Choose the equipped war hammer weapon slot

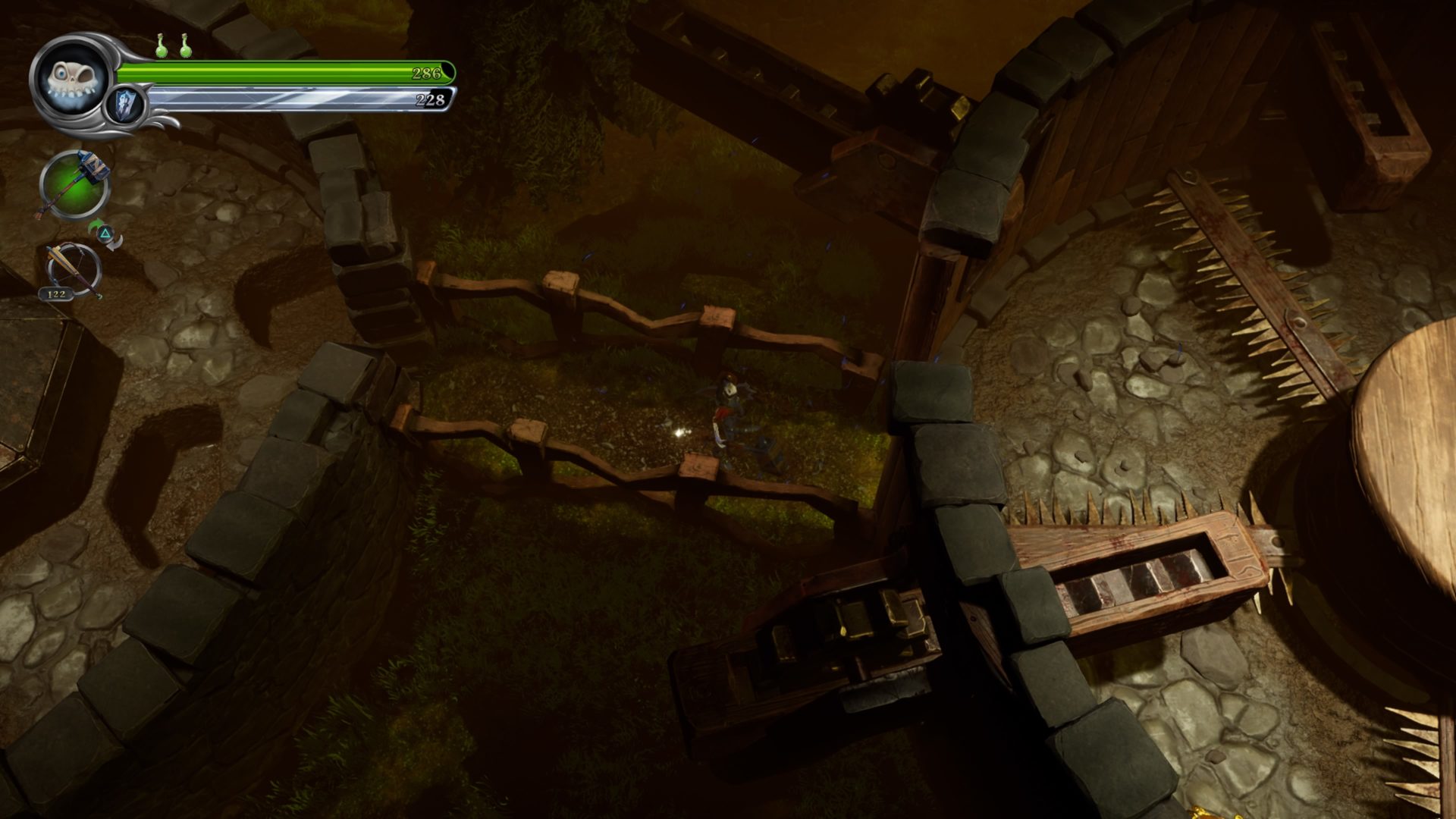(x=74, y=185)
